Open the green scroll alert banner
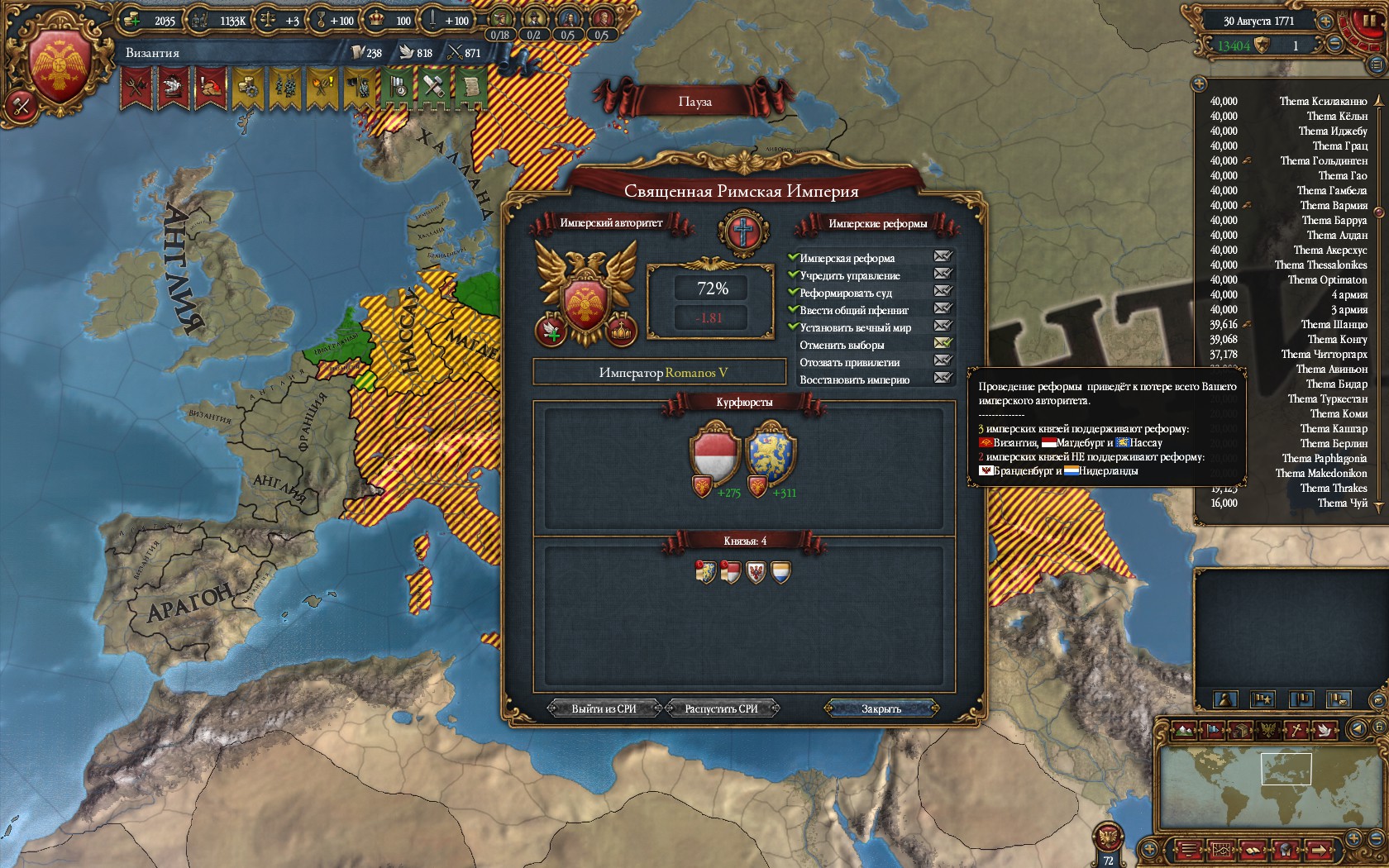 [x=470, y=87]
